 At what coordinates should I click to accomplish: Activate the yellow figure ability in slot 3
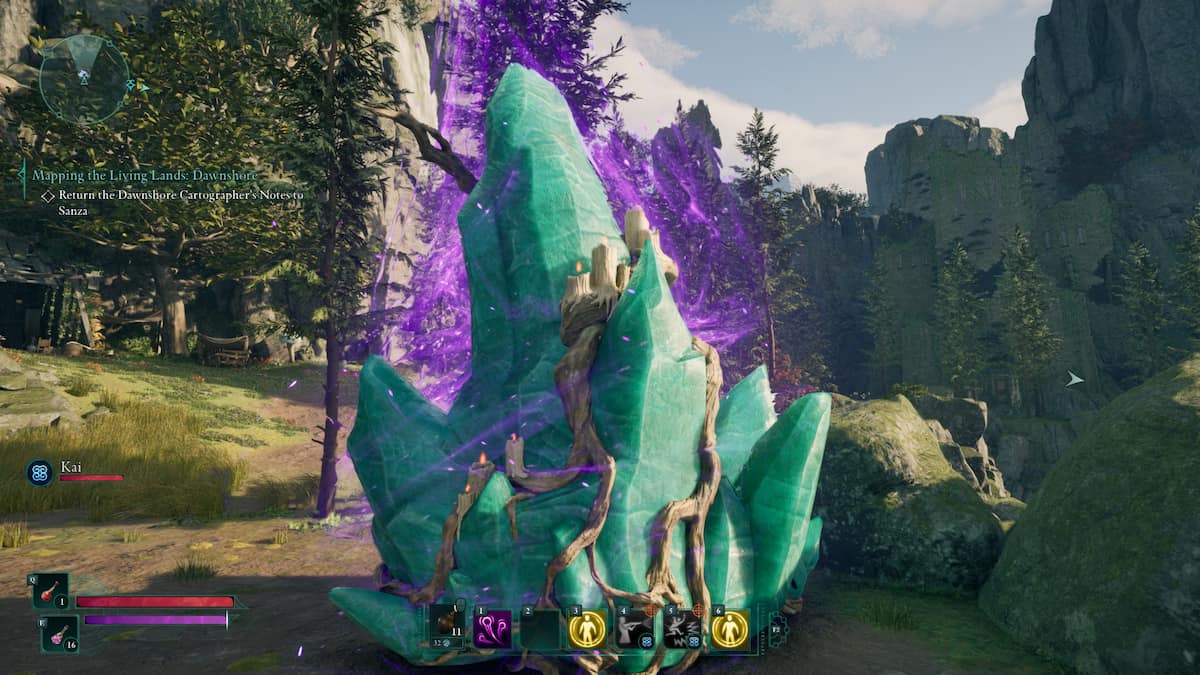pyautogui.click(x=587, y=629)
